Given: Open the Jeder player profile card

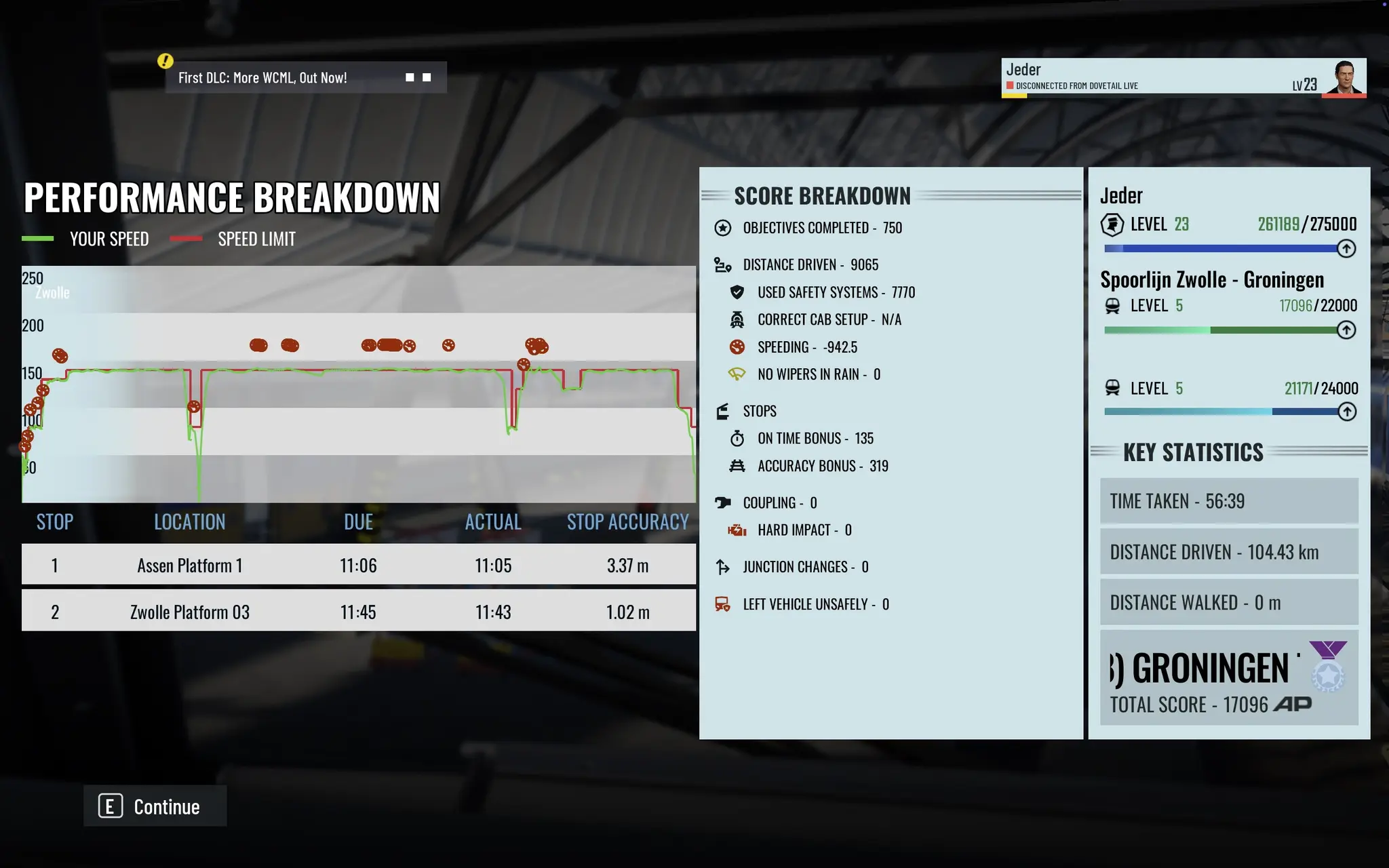Looking at the screenshot, I should 1183,77.
